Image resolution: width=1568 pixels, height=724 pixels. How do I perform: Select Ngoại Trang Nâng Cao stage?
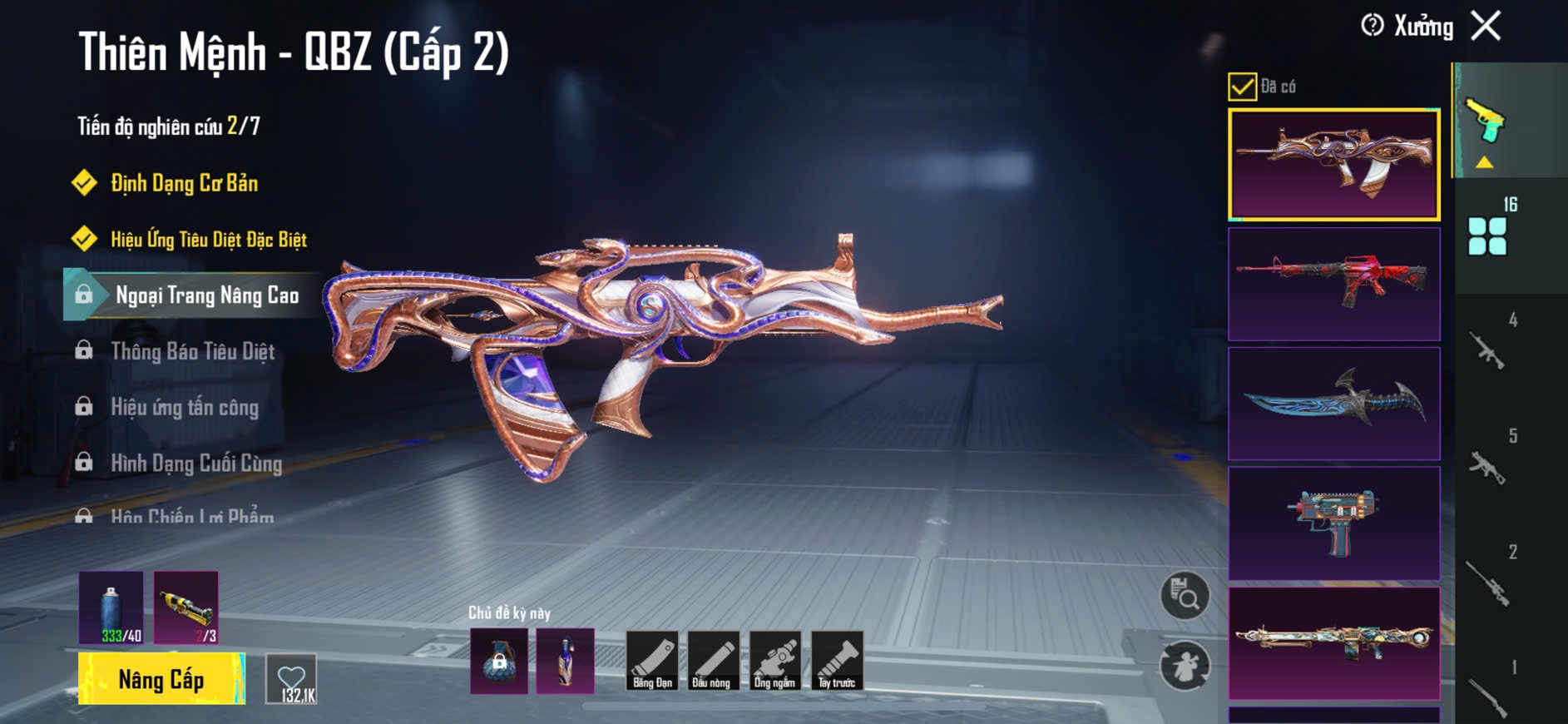click(x=206, y=295)
